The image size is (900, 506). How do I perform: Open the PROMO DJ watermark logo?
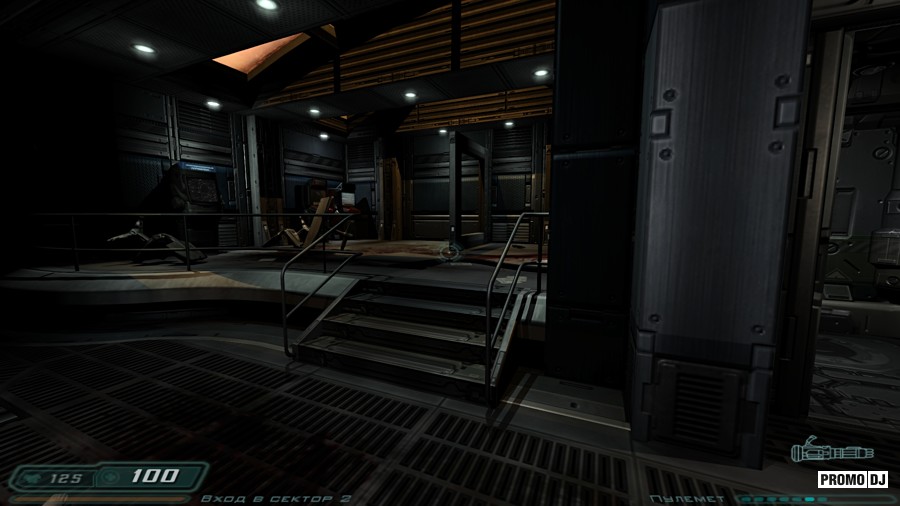click(853, 479)
